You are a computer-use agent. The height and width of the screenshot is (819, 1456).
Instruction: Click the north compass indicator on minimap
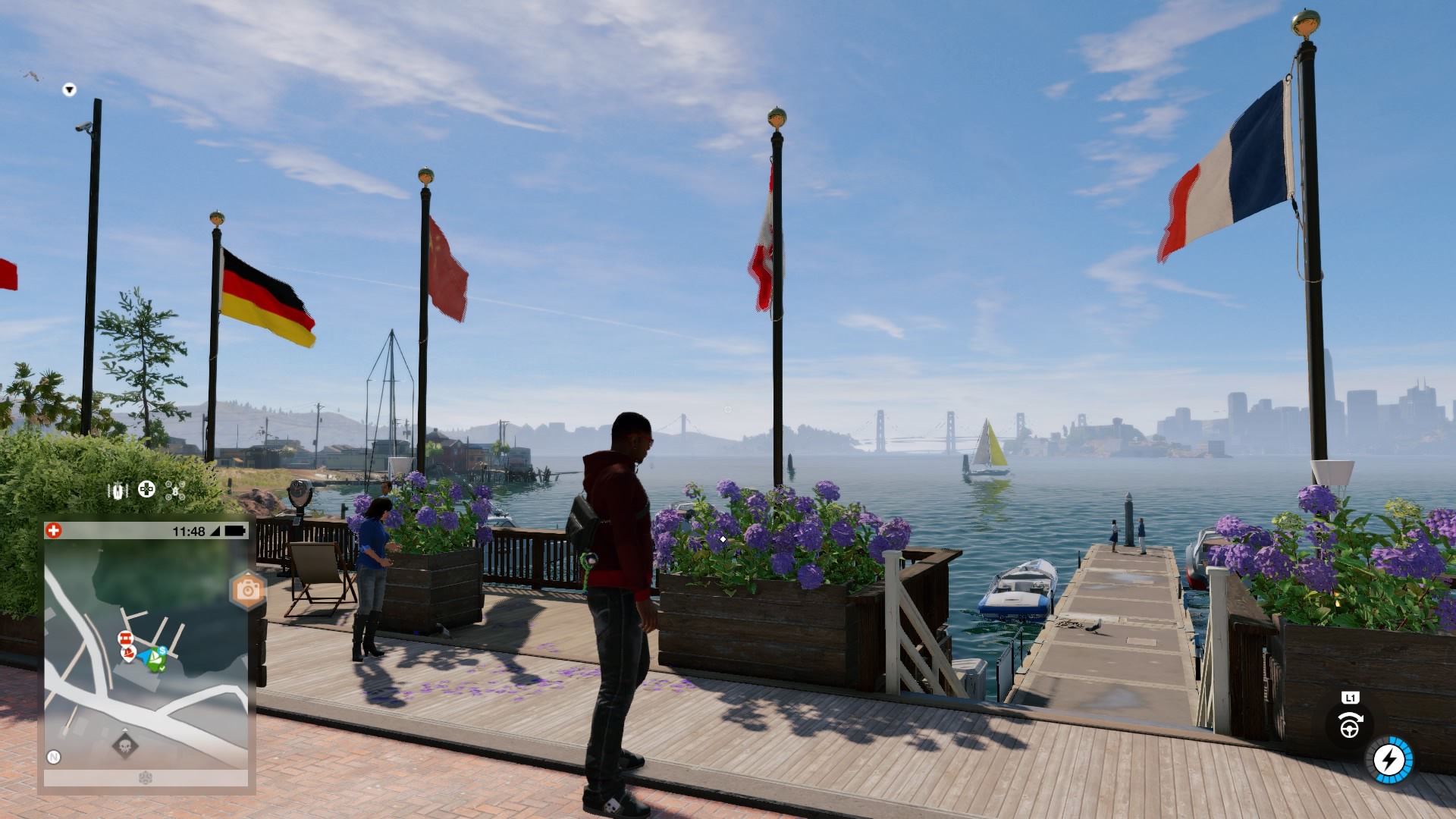[54, 757]
